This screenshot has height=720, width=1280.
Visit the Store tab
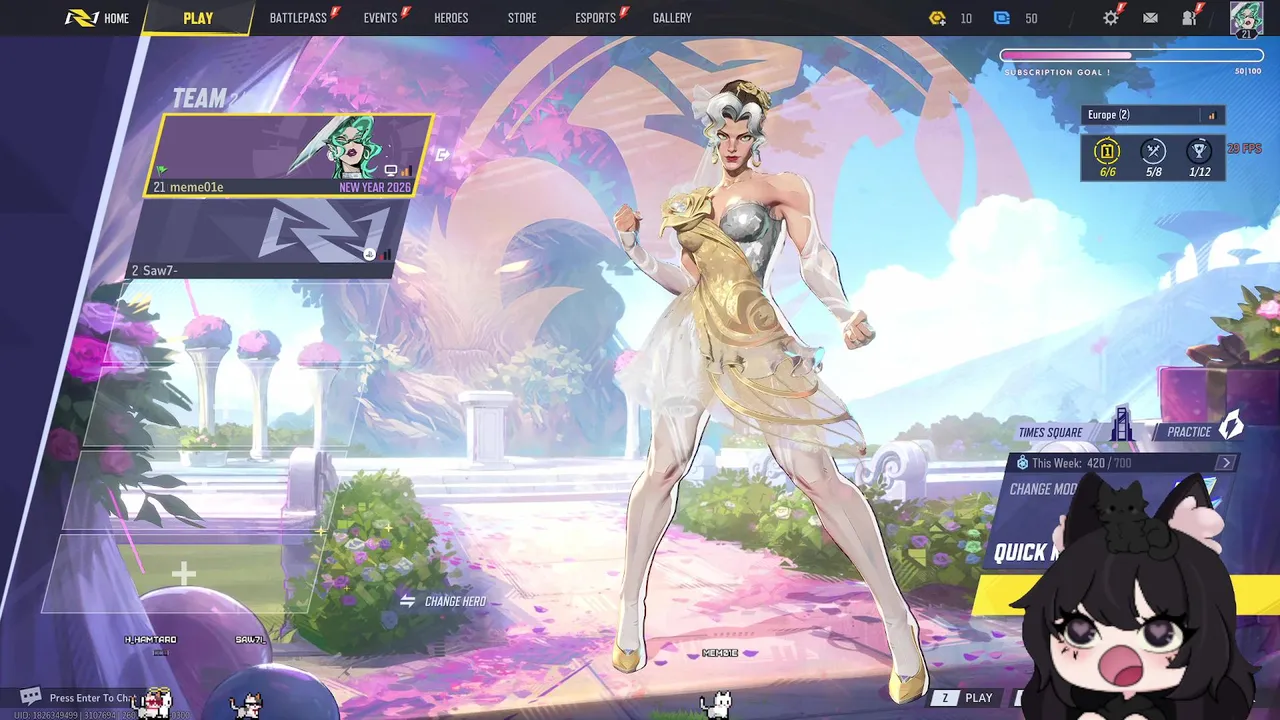tap(522, 18)
